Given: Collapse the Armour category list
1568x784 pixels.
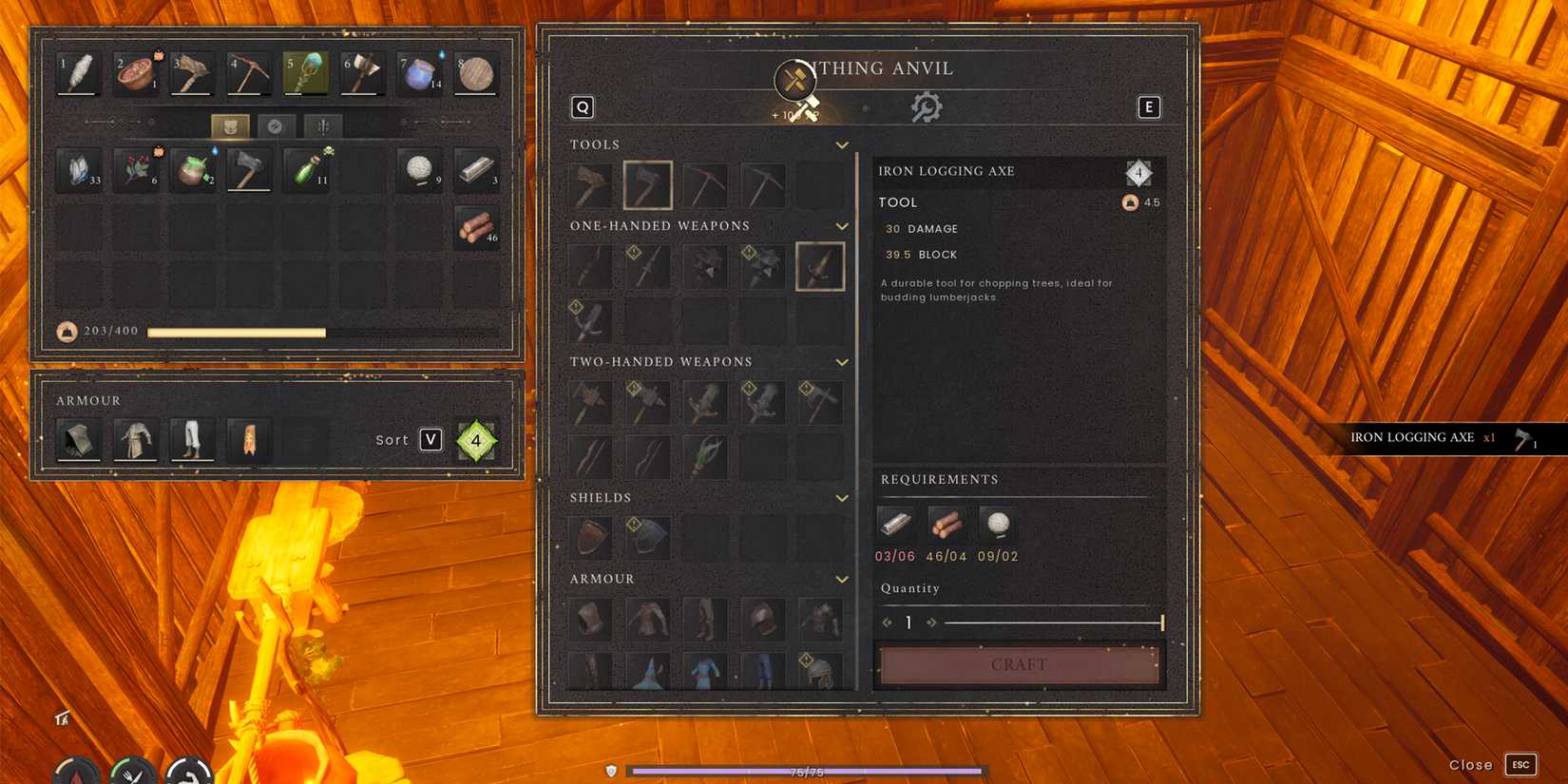Looking at the screenshot, I should click(x=841, y=579).
